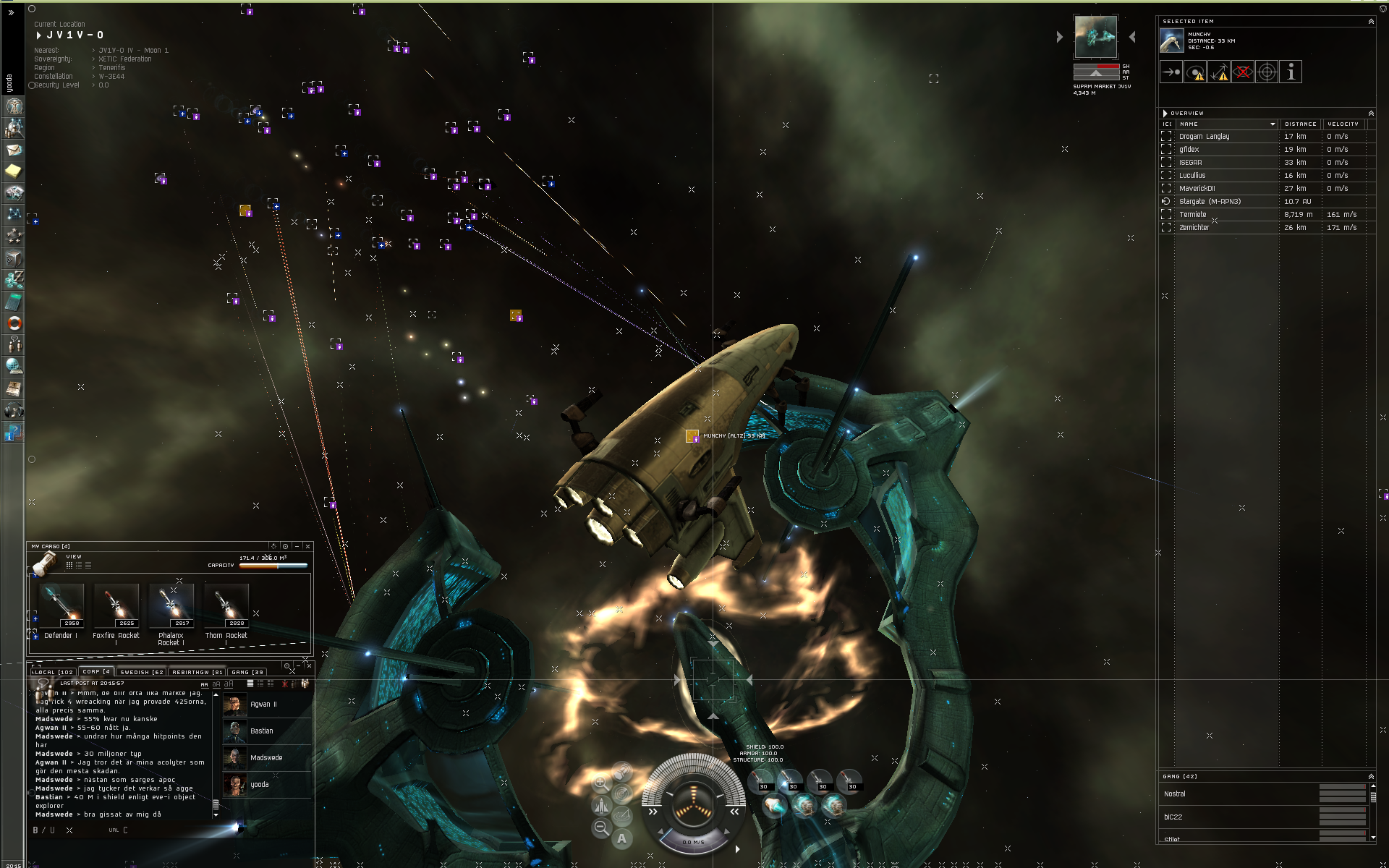Select the Approach command icon

tap(1171, 72)
